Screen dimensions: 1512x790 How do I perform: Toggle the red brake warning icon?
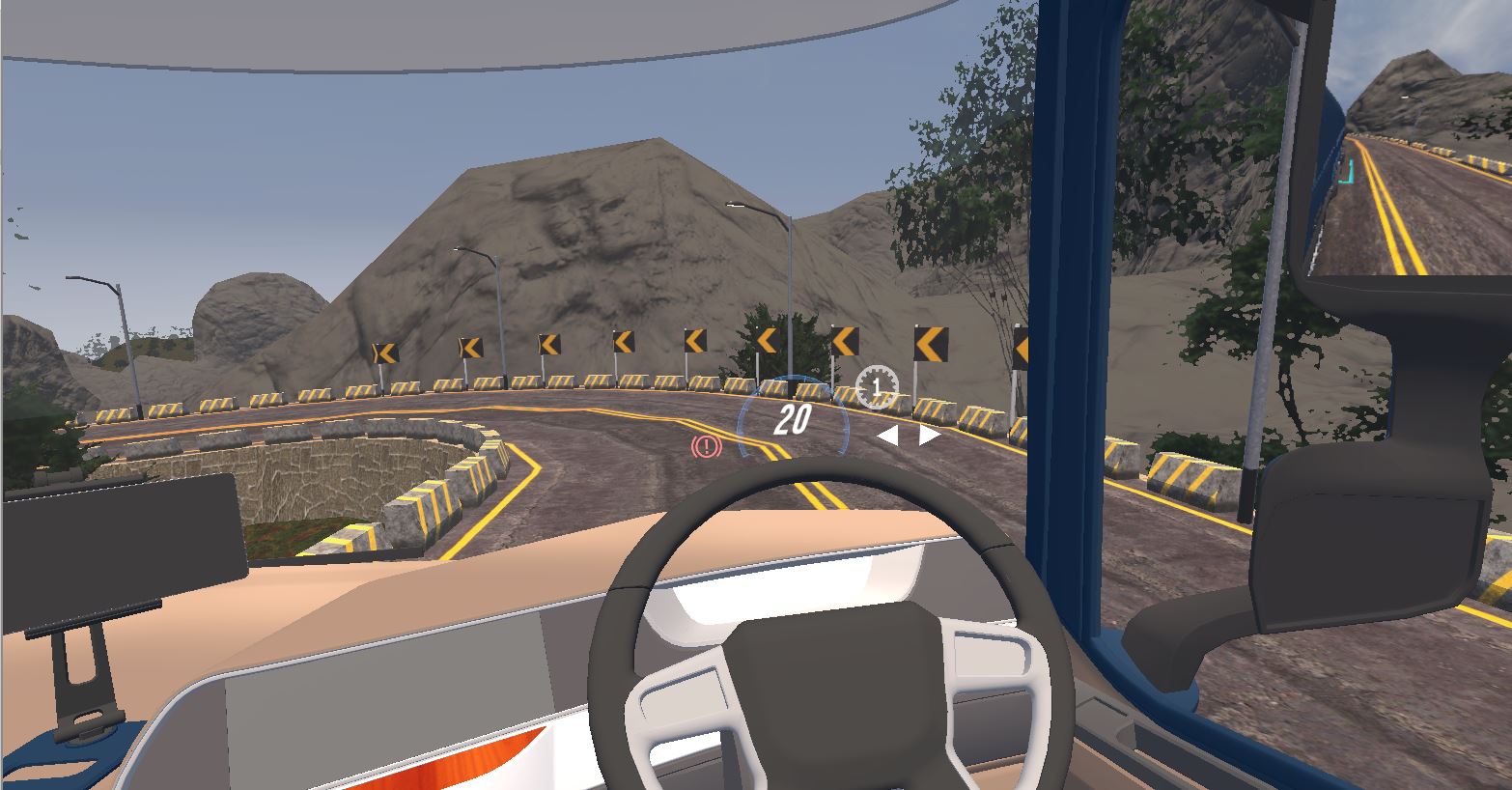707,446
